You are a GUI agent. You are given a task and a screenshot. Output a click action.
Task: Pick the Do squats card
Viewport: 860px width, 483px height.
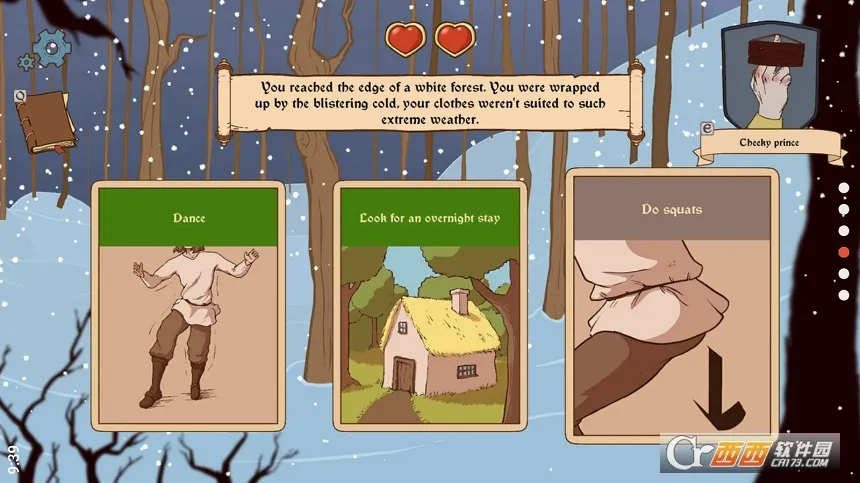(x=671, y=305)
